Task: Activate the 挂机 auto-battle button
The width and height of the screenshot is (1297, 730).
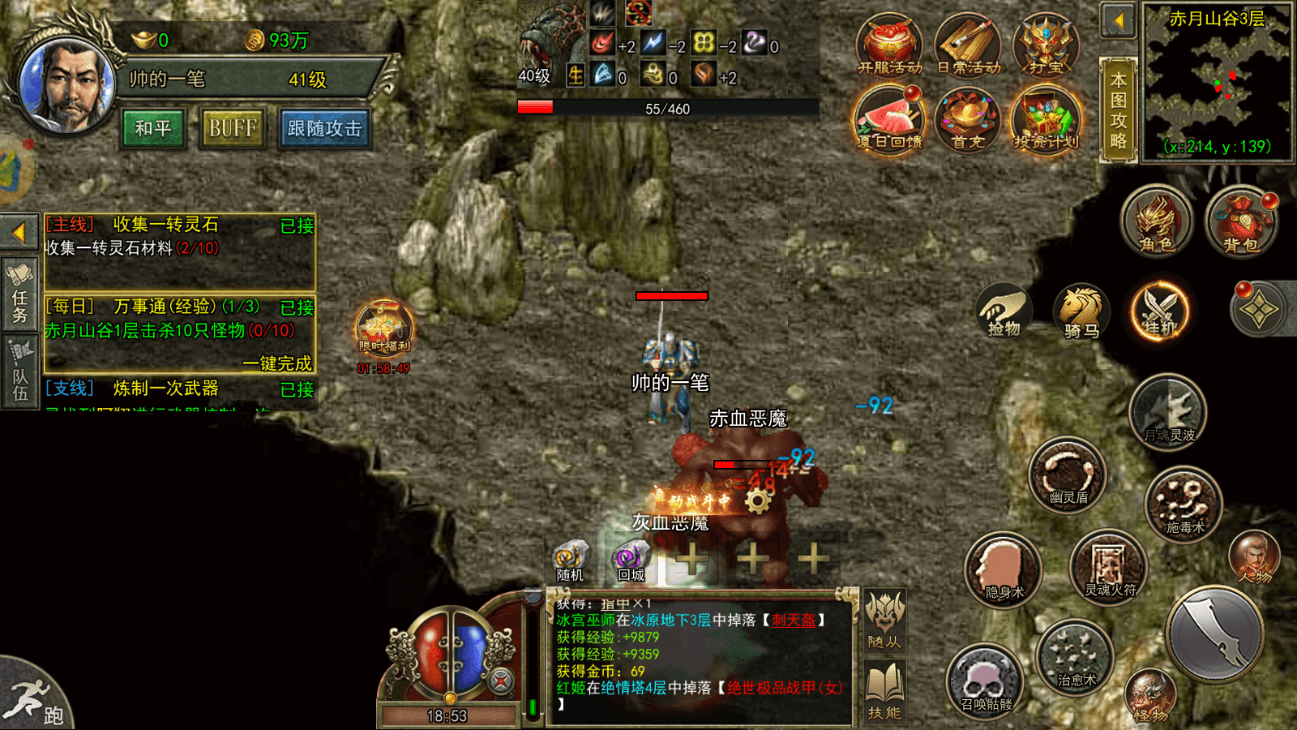Action: click(x=1159, y=311)
